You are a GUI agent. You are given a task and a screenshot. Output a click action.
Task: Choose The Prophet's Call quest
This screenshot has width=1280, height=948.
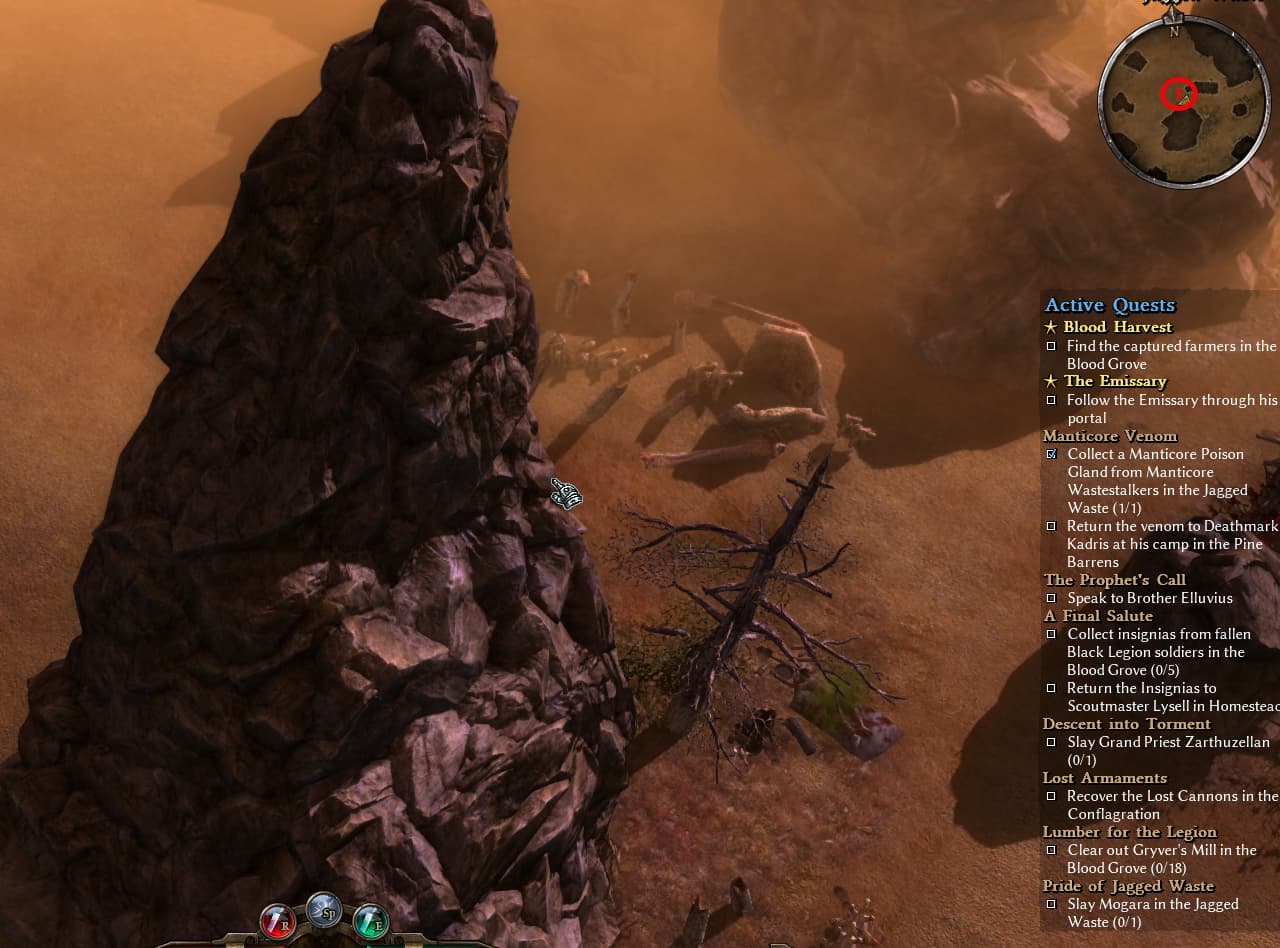coord(1114,580)
